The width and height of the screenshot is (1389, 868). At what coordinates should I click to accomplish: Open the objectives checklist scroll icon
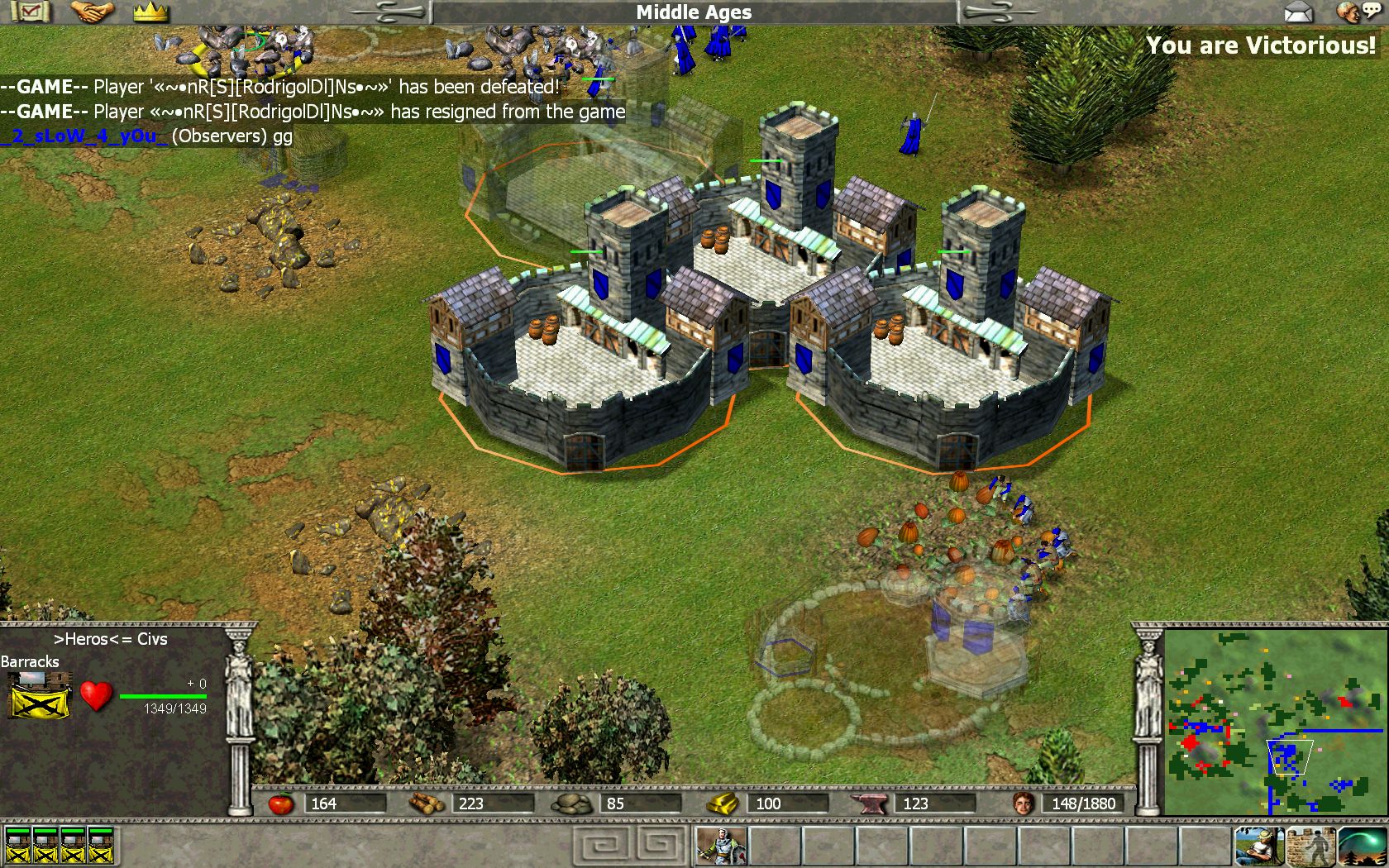pos(30,12)
